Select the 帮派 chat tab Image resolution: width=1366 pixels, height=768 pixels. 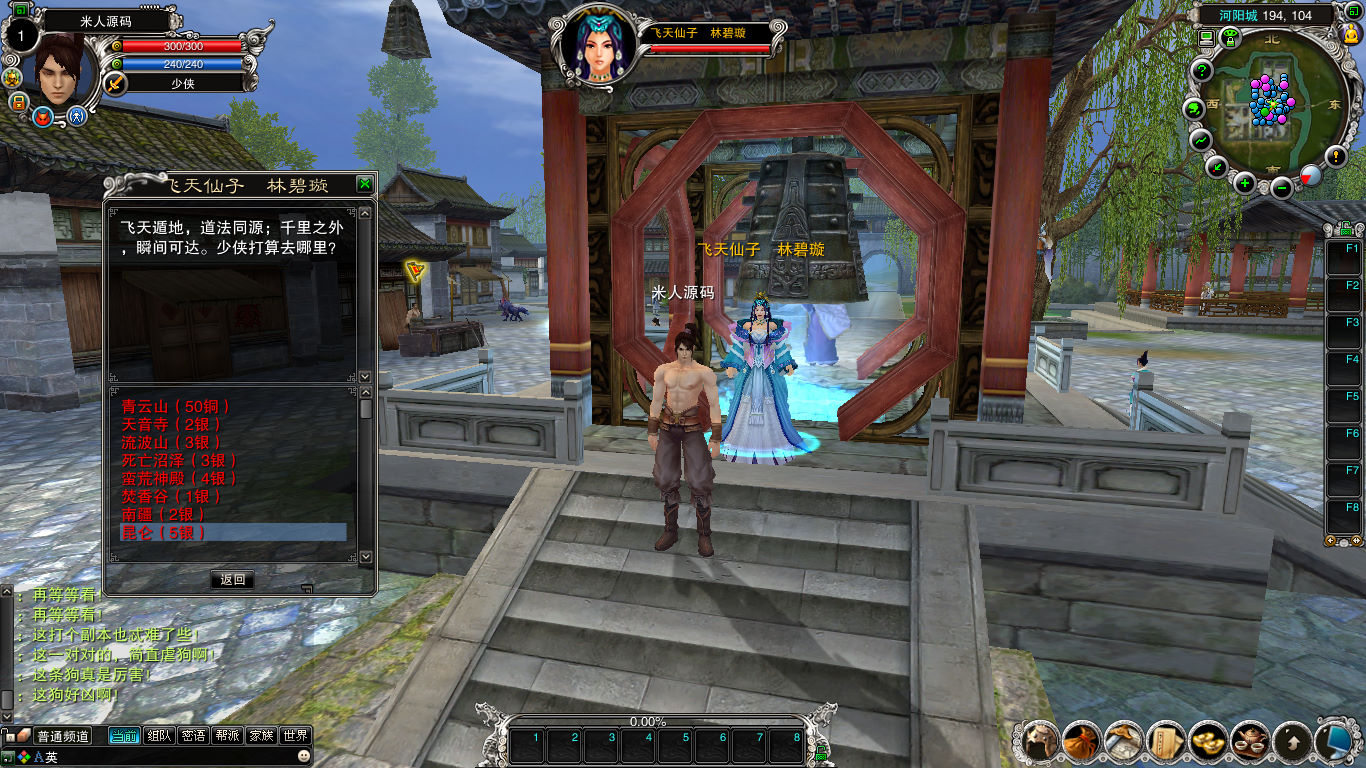227,736
